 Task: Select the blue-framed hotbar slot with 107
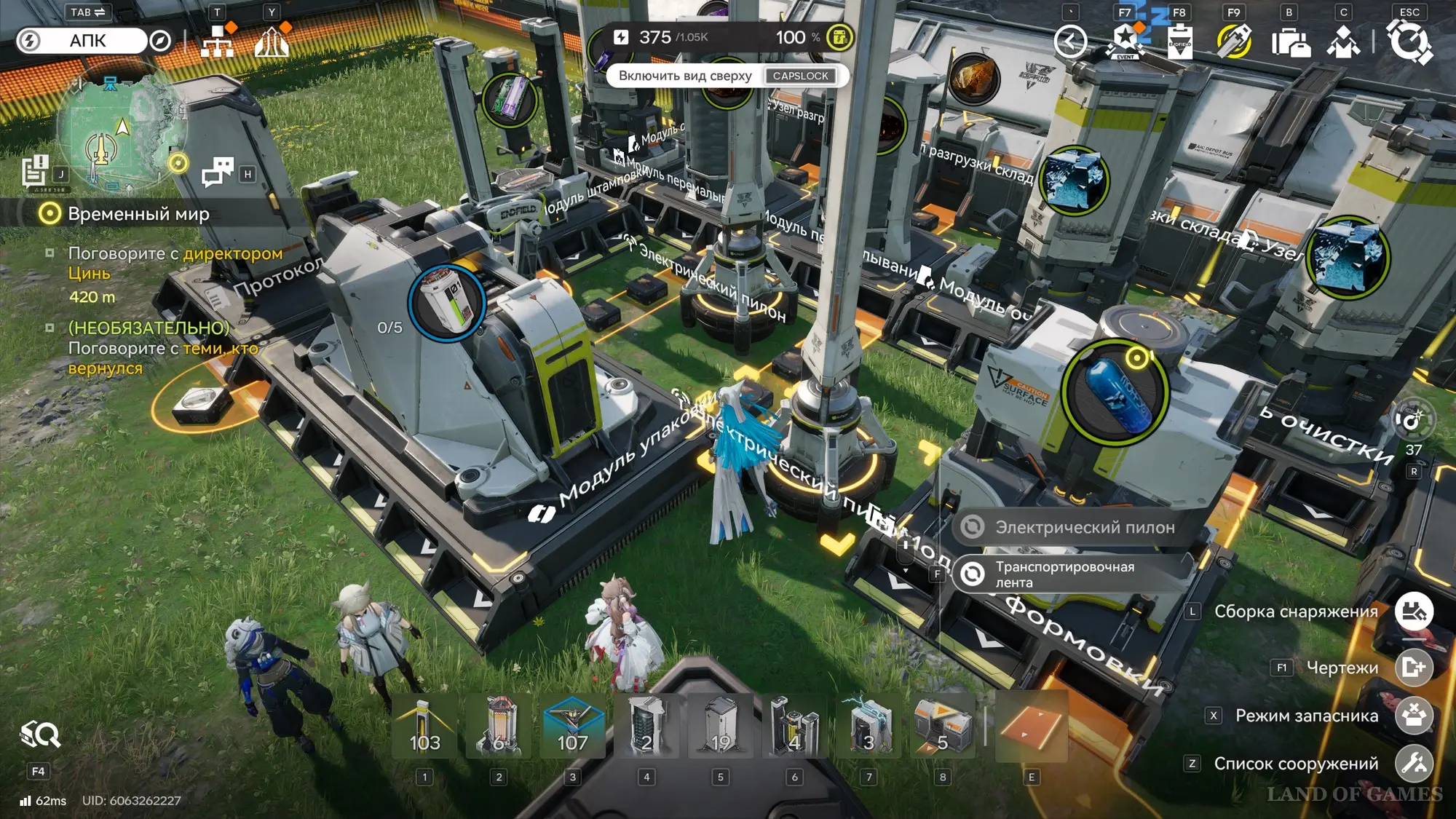[572, 726]
